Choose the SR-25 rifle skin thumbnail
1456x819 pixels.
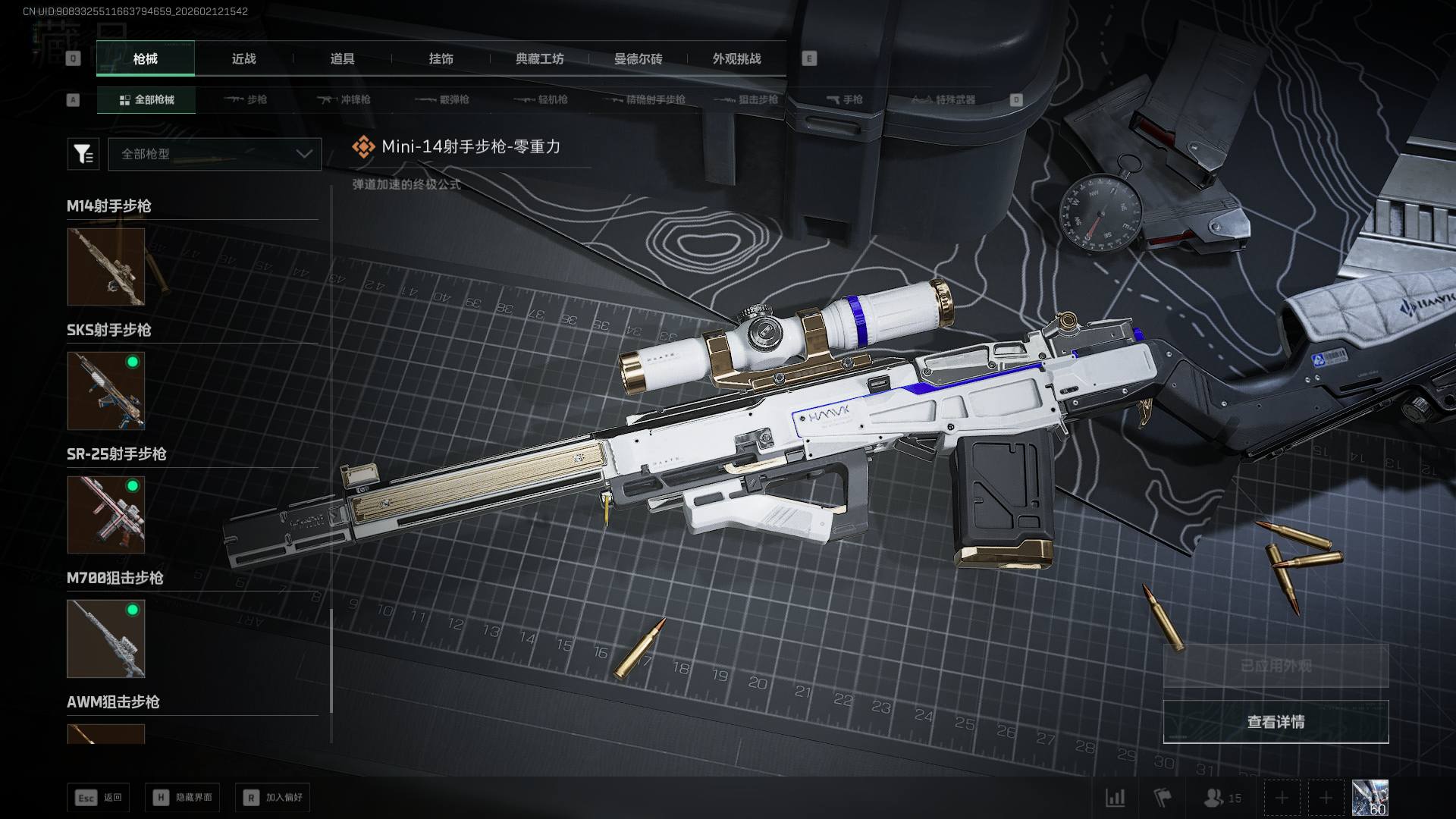click(106, 515)
